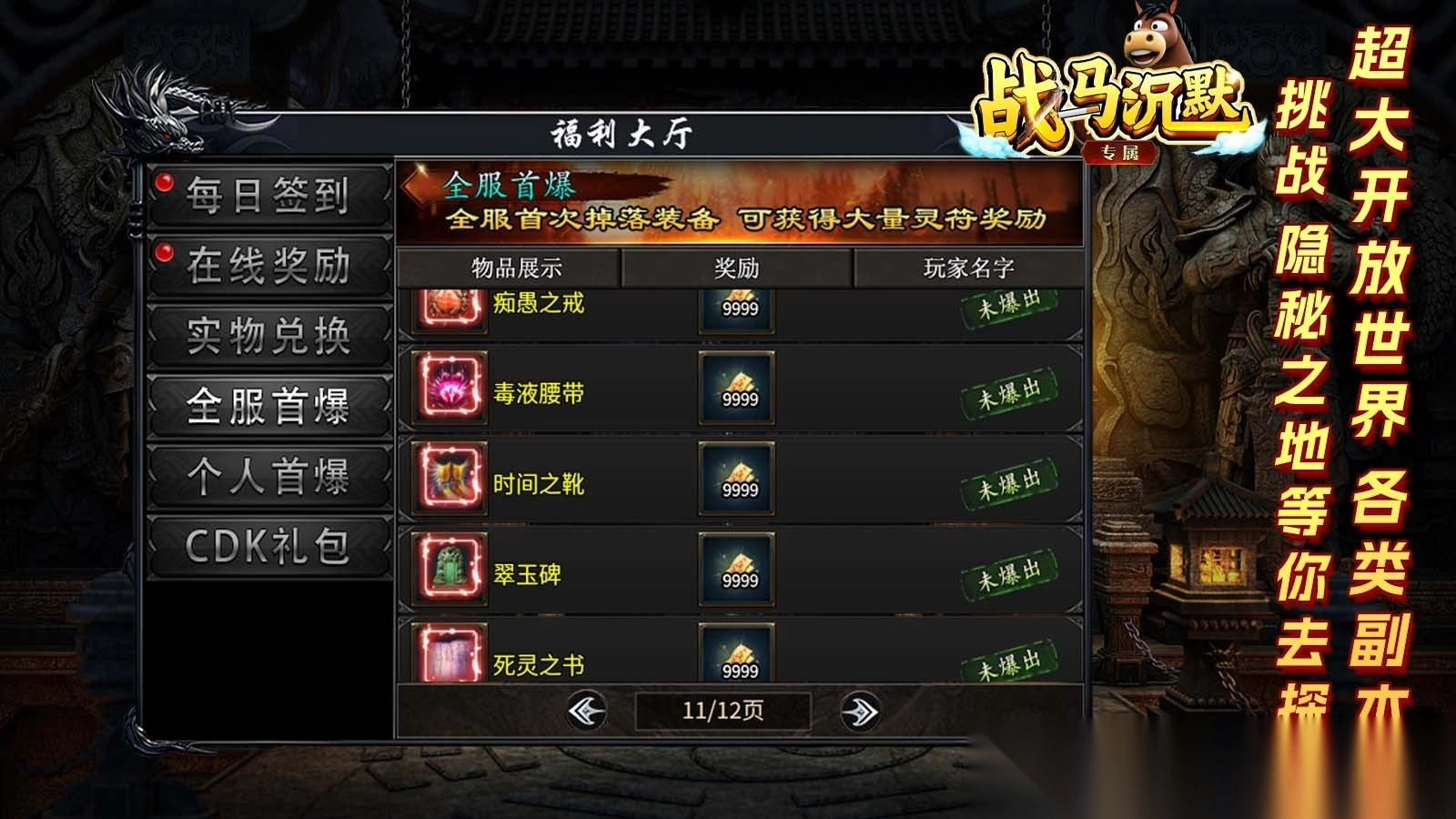The image size is (1456, 819).
Task: Select the 毒液腰带 item icon
Action: point(452,389)
